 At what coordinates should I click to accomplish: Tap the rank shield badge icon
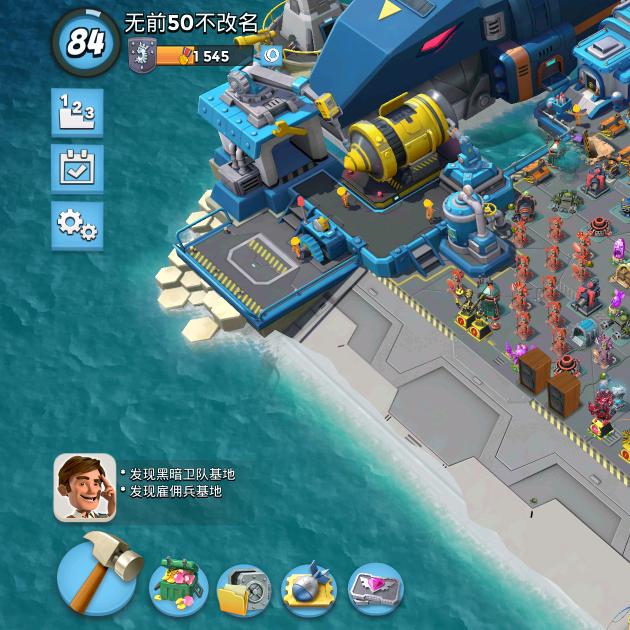[x=141, y=56]
